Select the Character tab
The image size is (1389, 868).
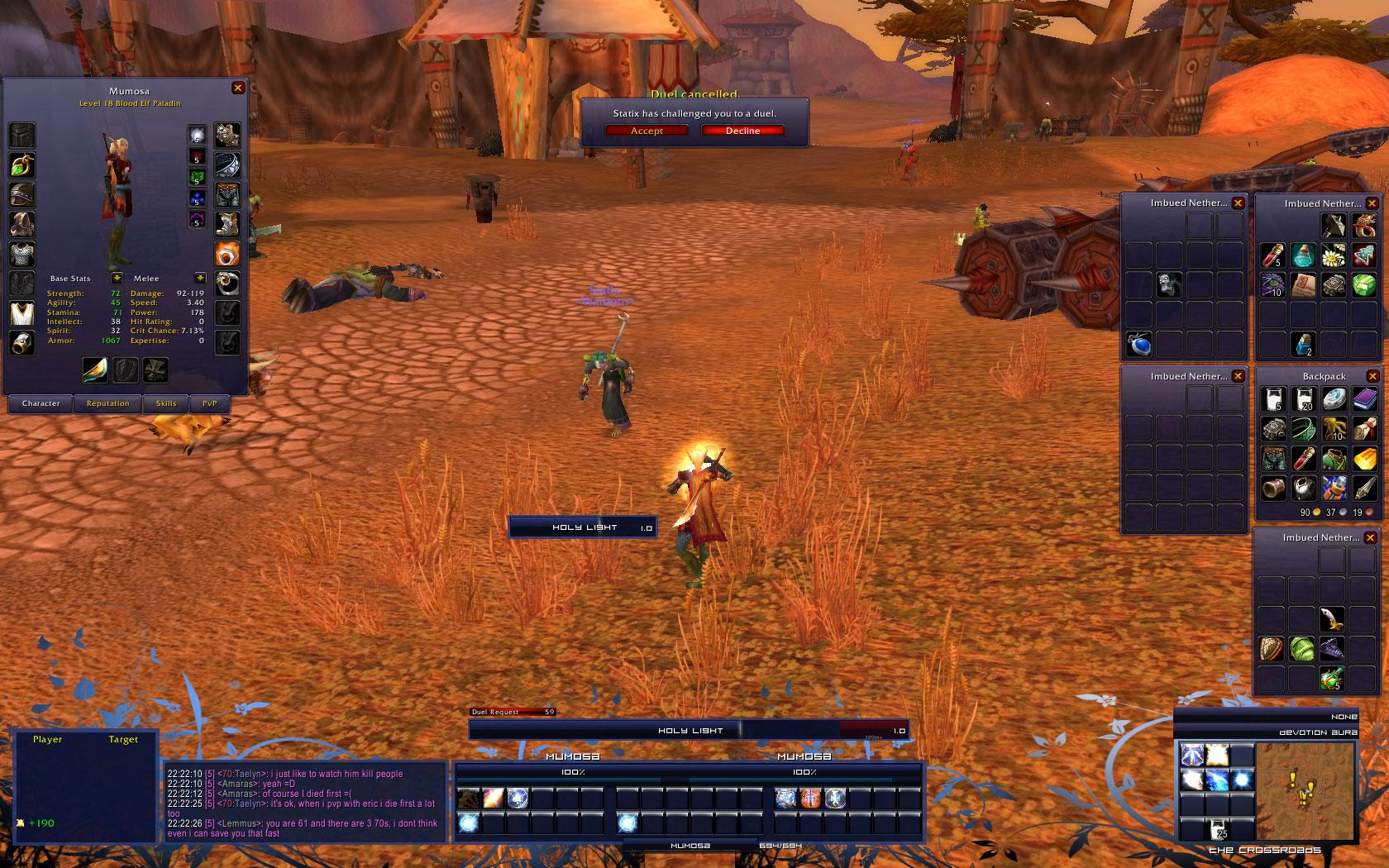click(41, 403)
